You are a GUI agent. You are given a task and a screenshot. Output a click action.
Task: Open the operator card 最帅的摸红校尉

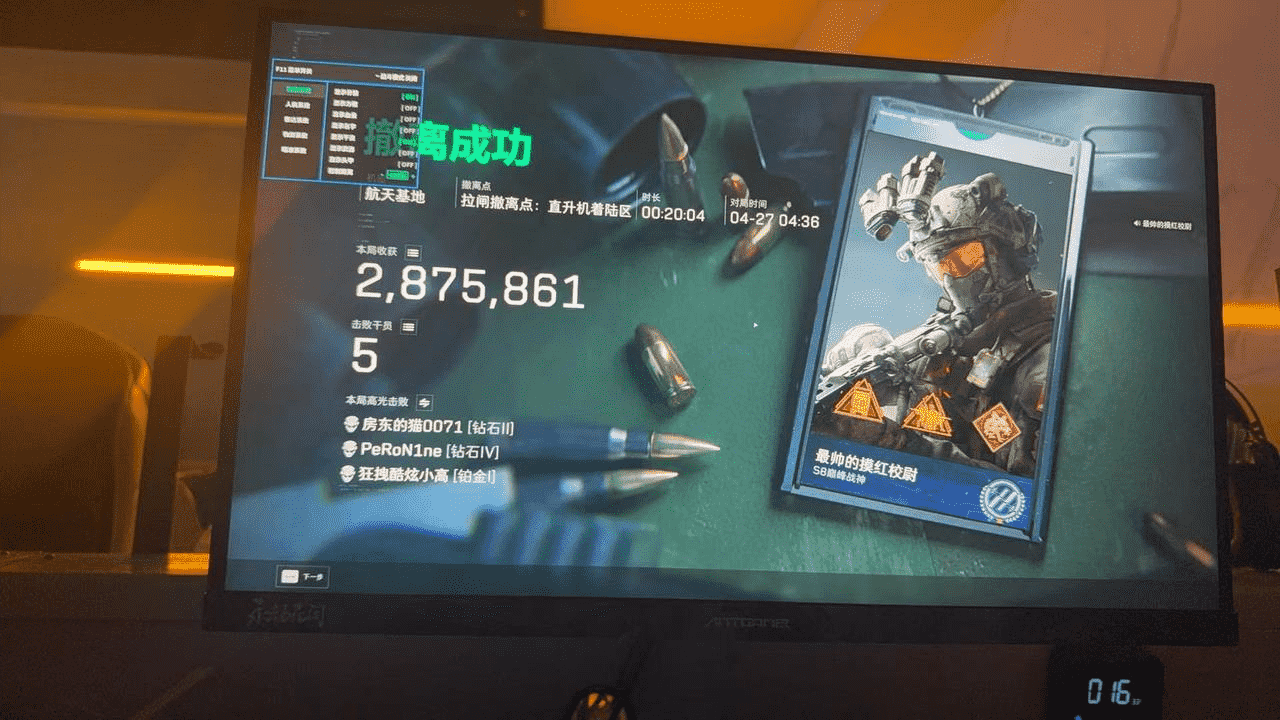pos(935,320)
